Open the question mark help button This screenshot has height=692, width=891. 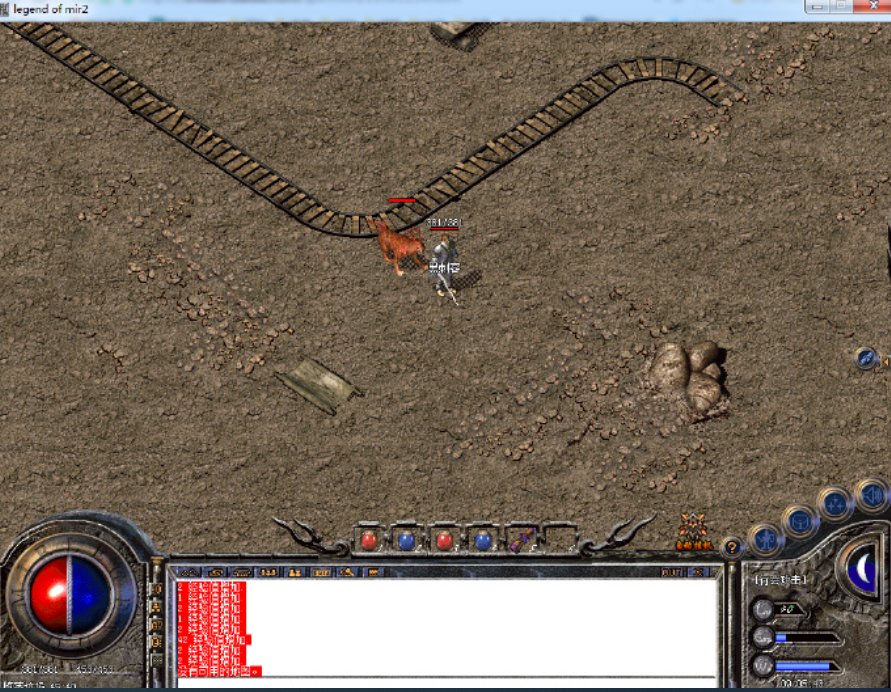pos(732,547)
